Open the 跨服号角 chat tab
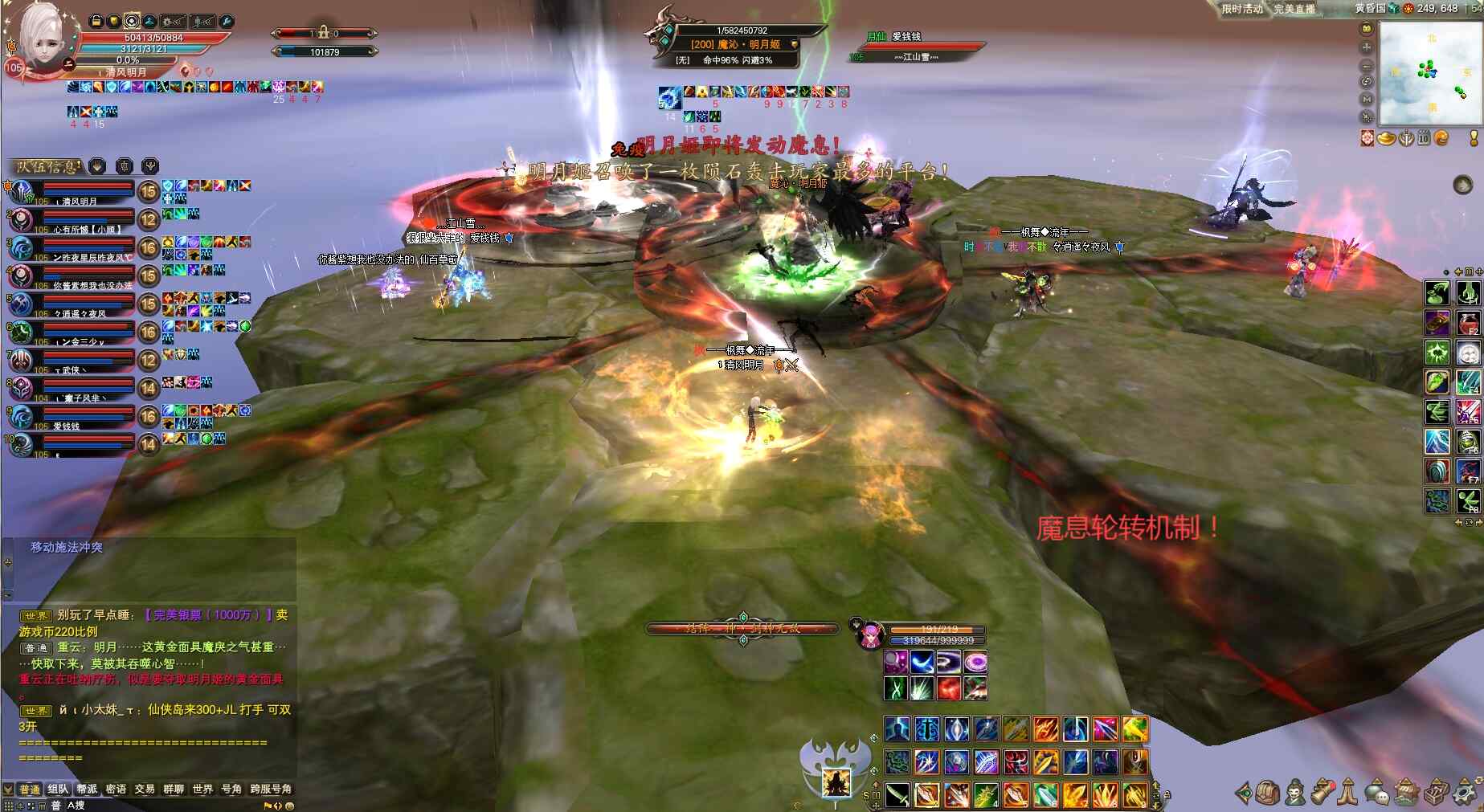 click(271, 789)
